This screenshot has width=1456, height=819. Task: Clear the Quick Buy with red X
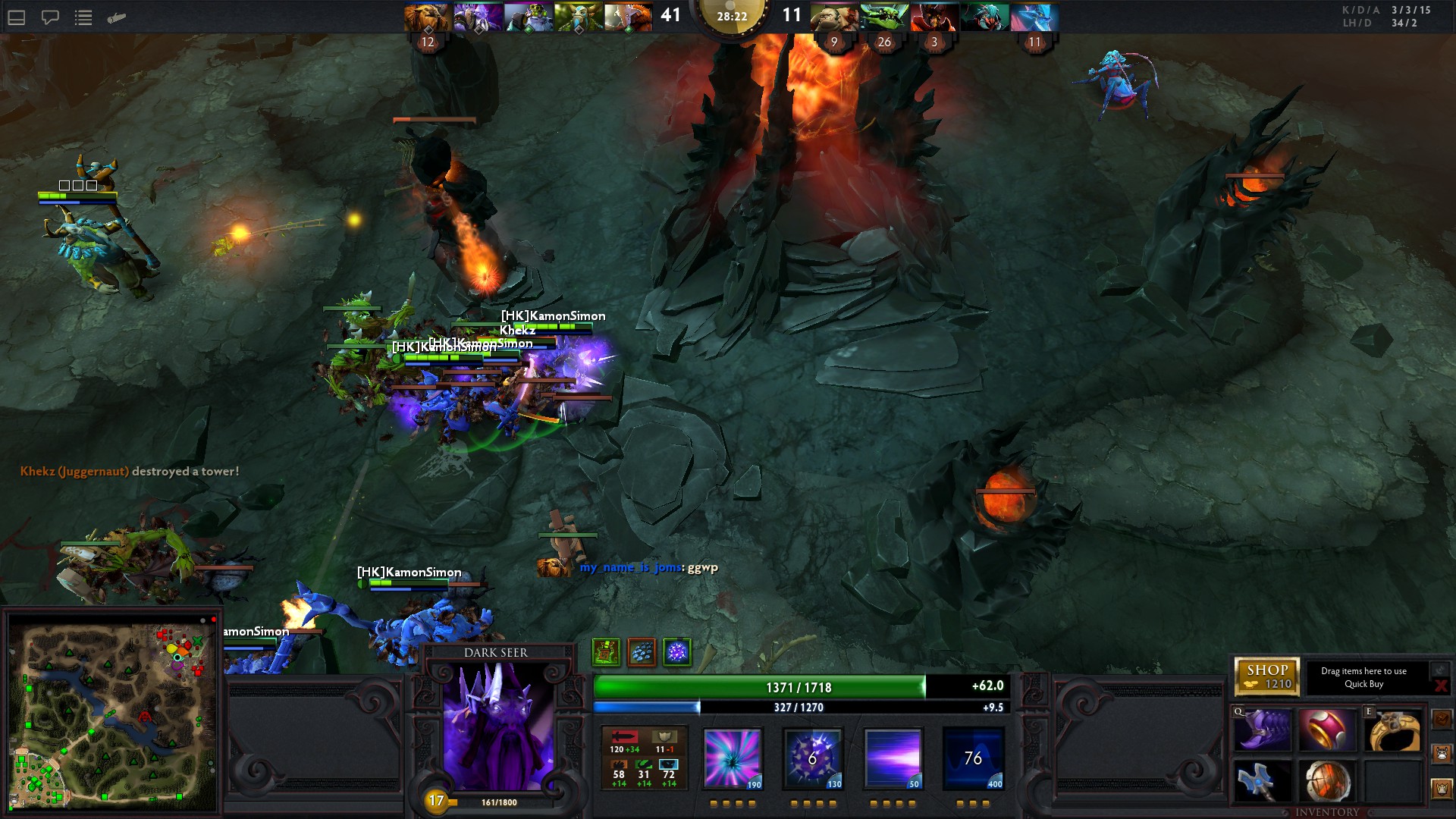click(x=1440, y=686)
